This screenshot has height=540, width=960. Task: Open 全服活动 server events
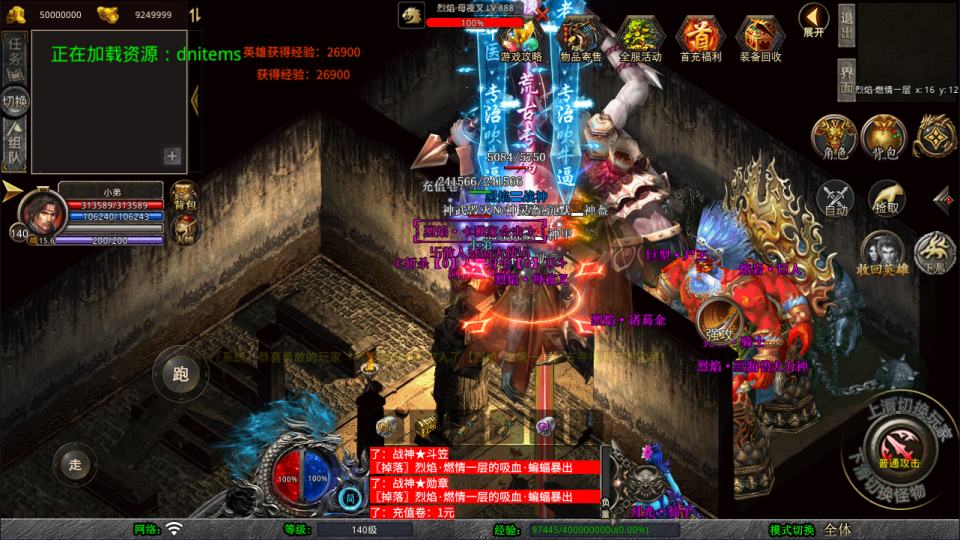tap(640, 37)
